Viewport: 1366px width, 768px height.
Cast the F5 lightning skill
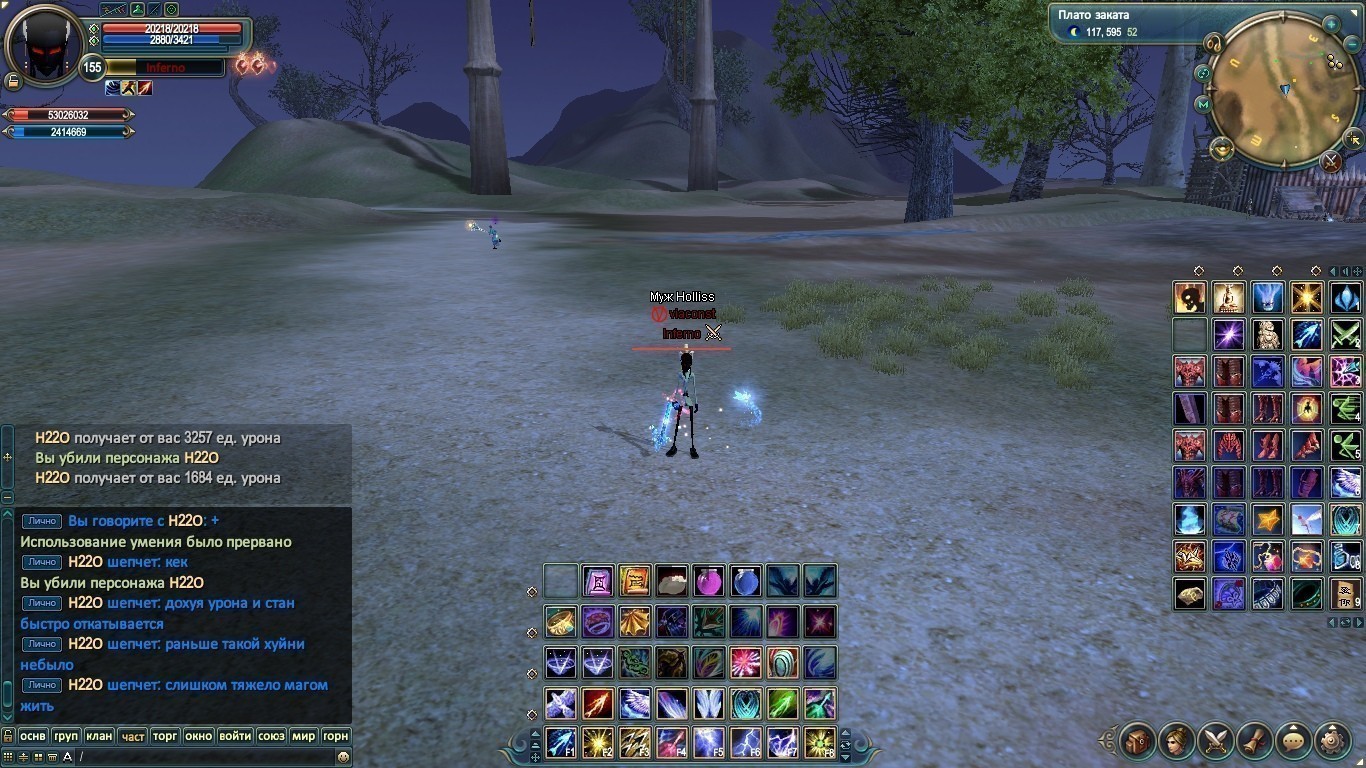708,743
